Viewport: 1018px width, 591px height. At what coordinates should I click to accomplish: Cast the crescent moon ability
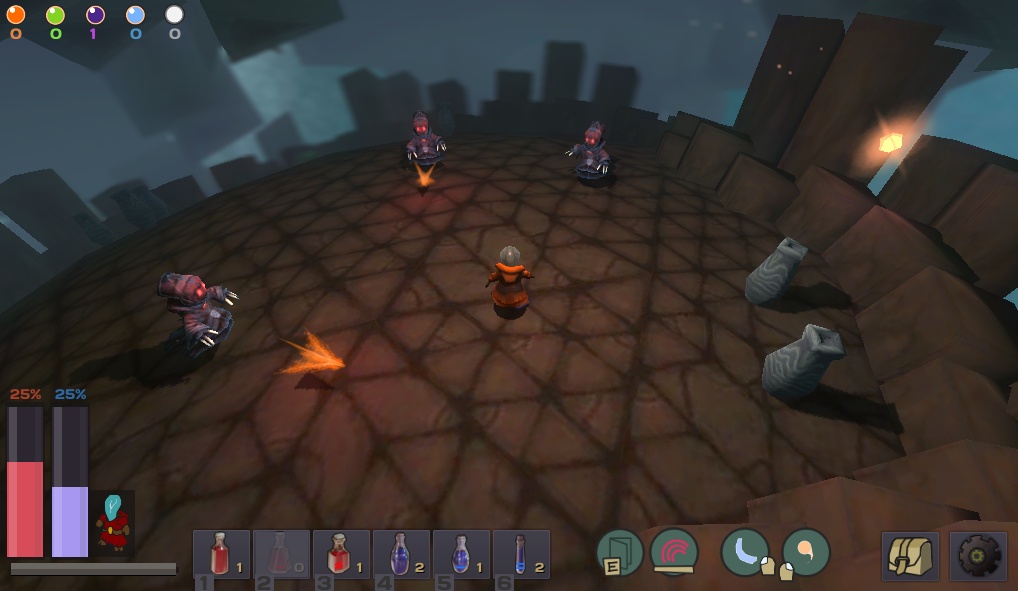coord(745,552)
